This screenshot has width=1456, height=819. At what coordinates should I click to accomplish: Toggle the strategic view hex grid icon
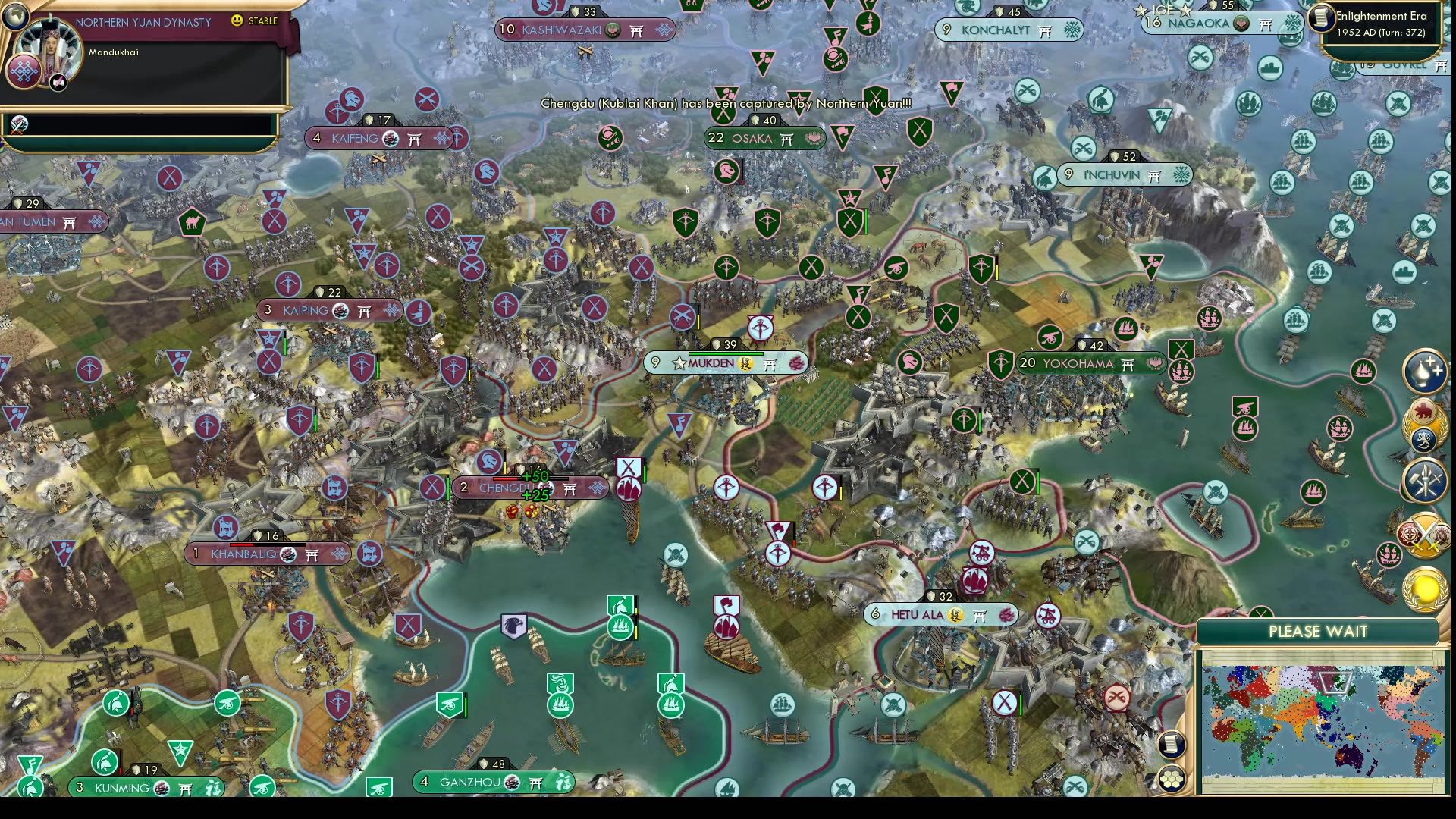click(x=1172, y=778)
